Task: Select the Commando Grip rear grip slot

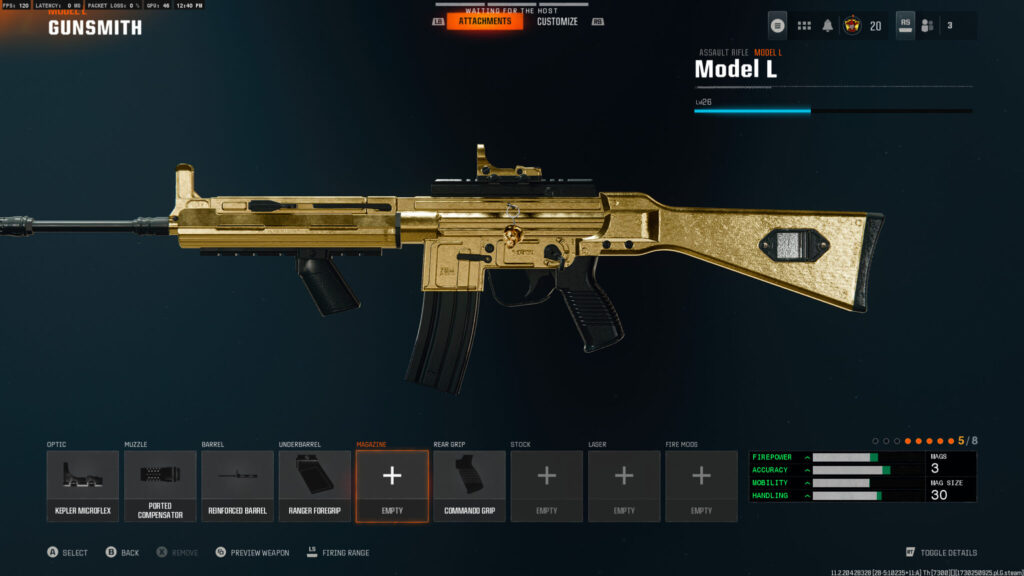Action: point(469,485)
